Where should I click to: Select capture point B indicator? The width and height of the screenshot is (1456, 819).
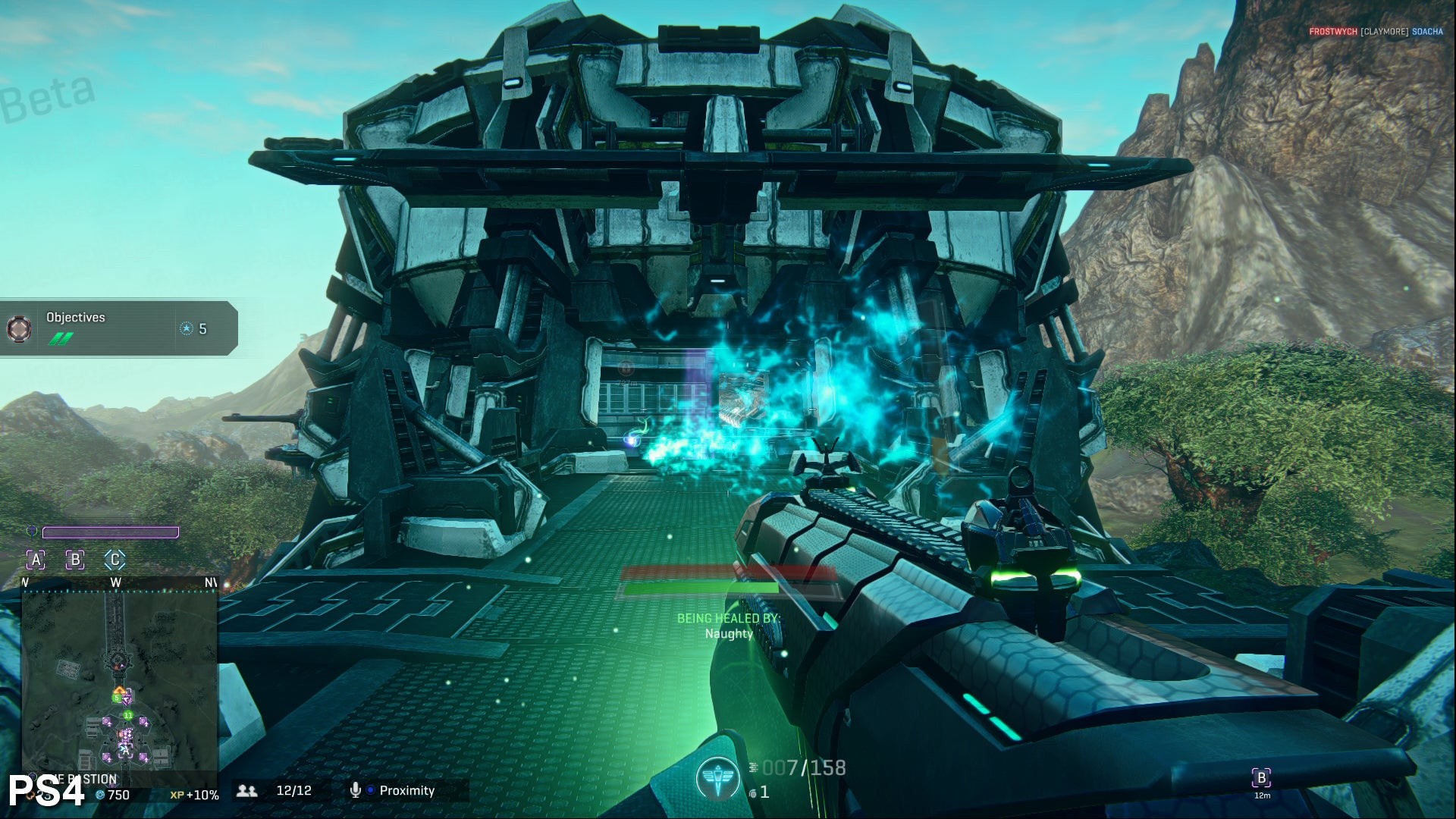[x=75, y=560]
